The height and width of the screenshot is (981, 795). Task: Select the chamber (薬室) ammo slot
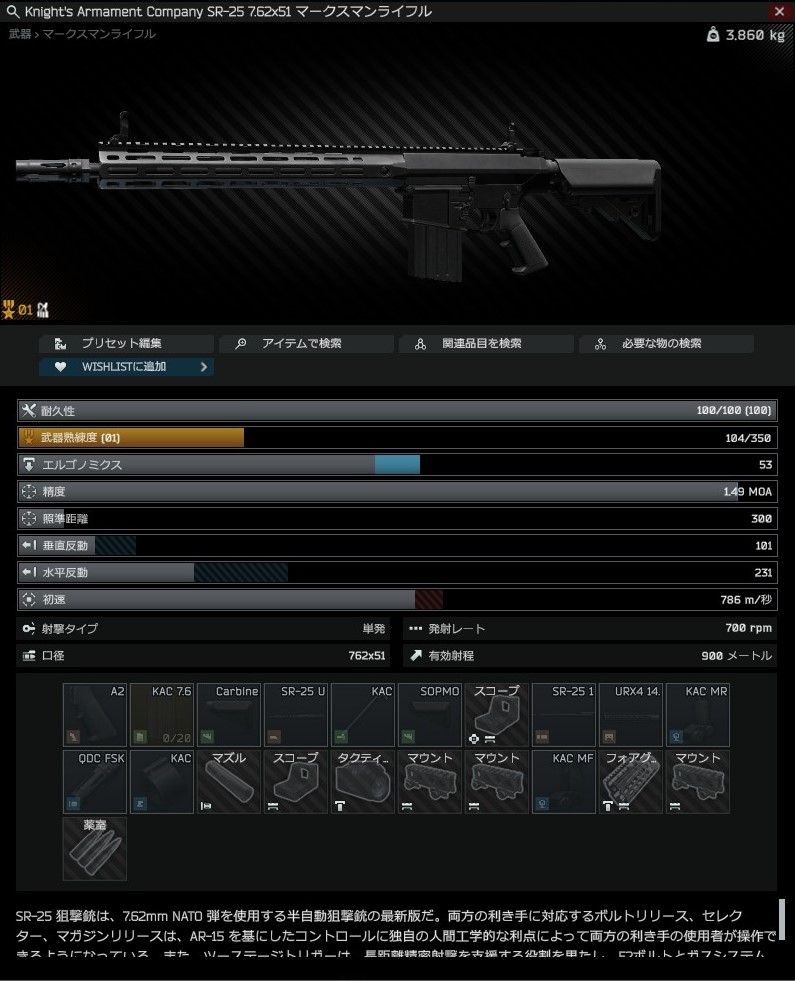coord(95,849)
